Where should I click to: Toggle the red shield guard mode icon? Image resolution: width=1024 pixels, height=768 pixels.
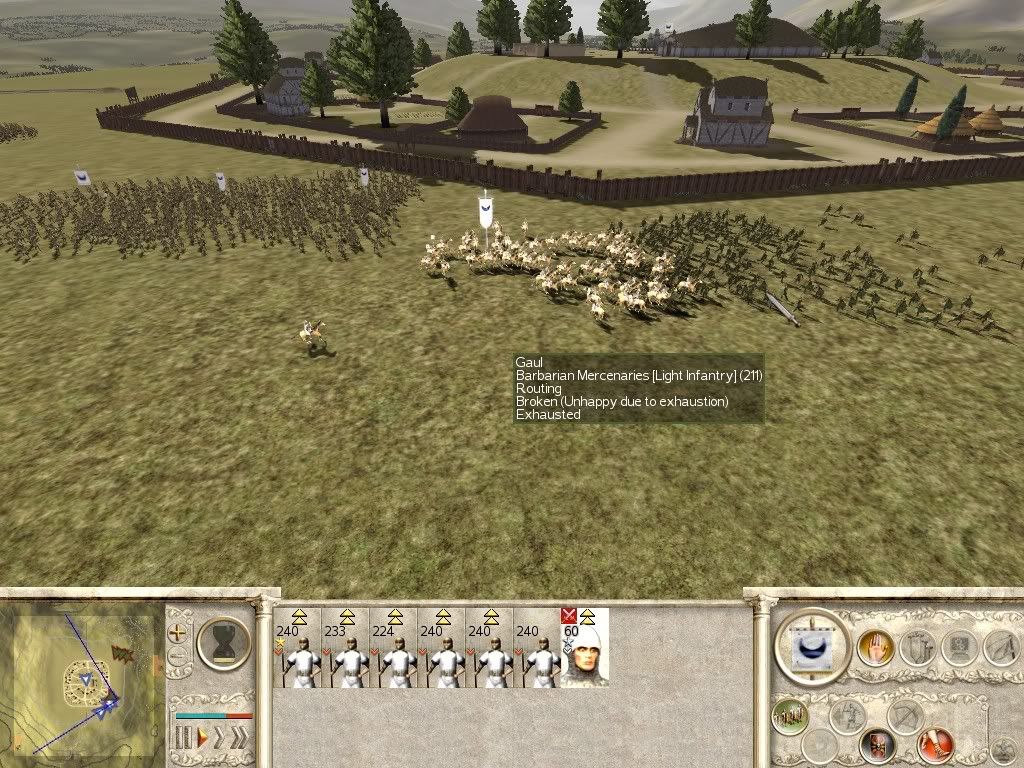coord(877,745)
